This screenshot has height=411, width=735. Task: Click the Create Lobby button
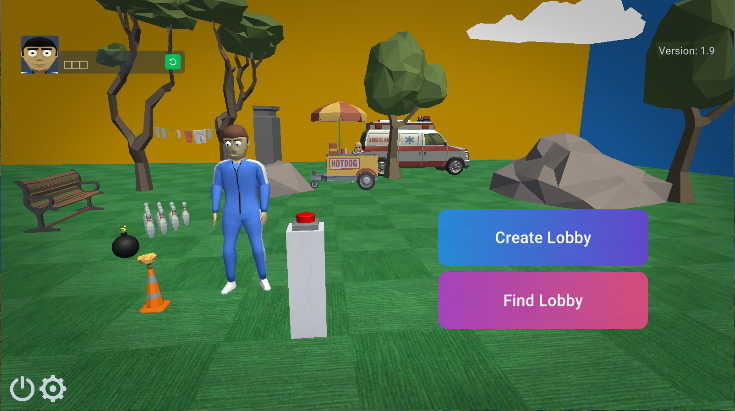point(542,238)
